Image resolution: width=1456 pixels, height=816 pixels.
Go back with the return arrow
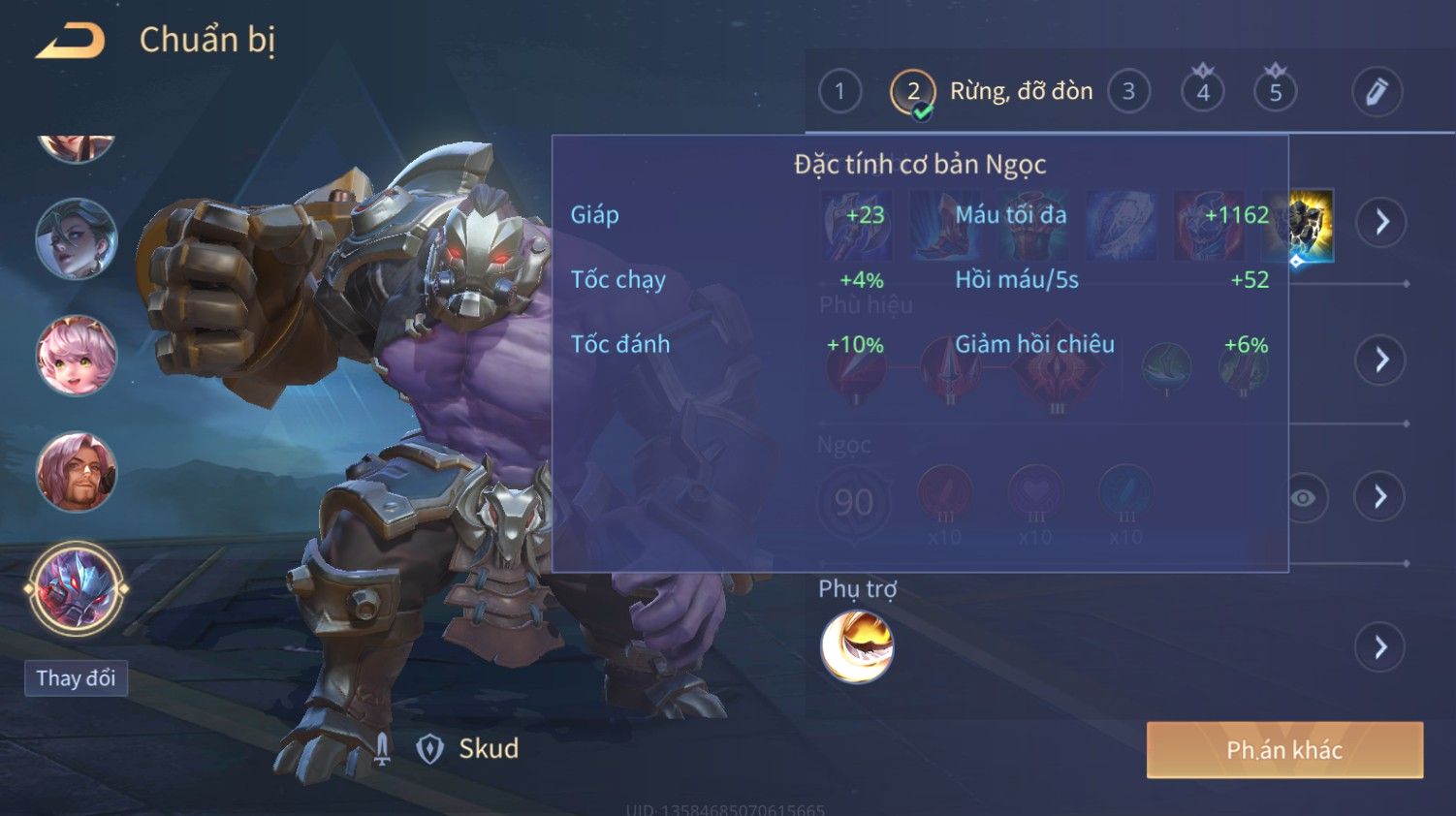70,41
